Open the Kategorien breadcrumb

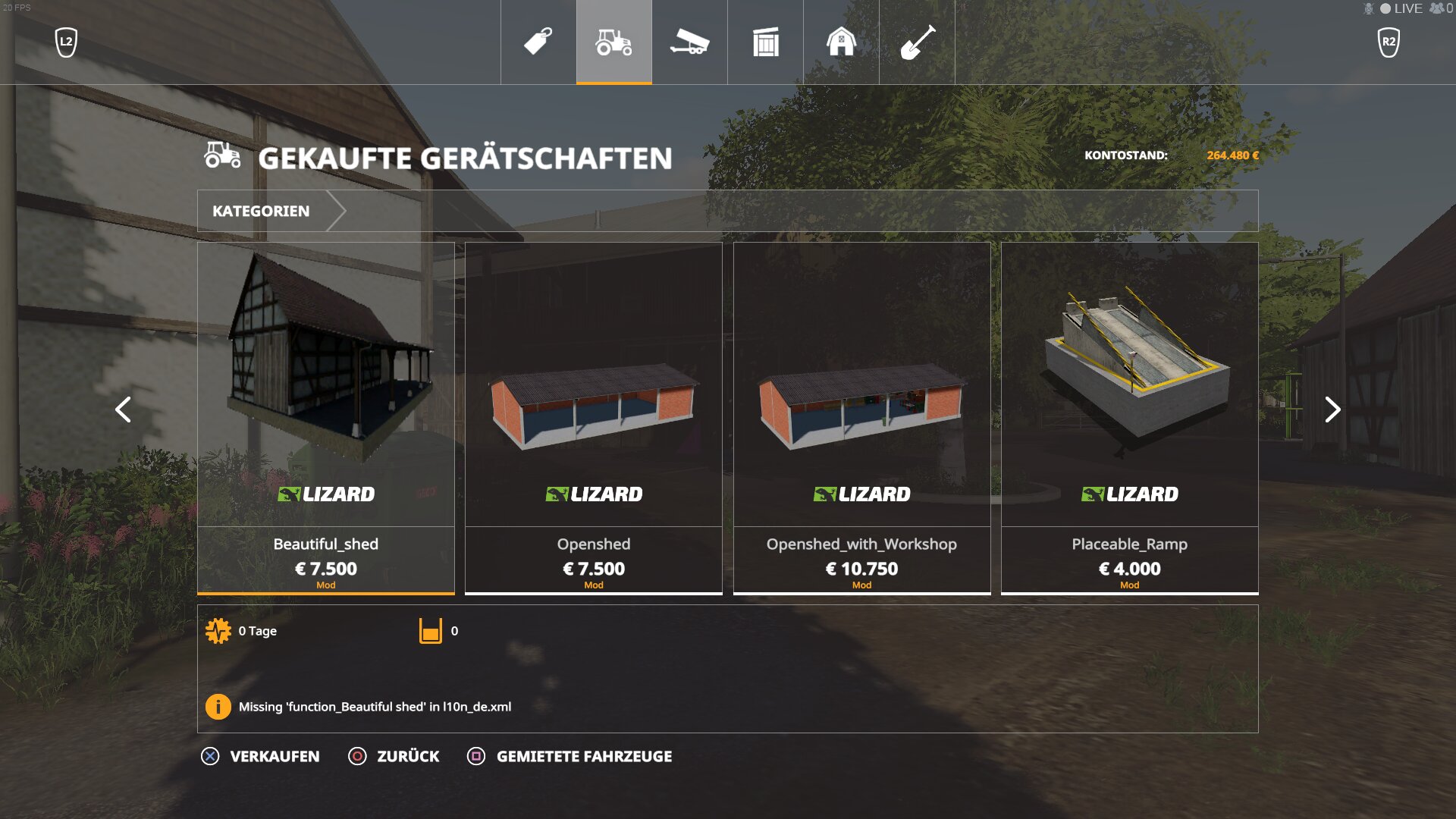pos(261,211)
